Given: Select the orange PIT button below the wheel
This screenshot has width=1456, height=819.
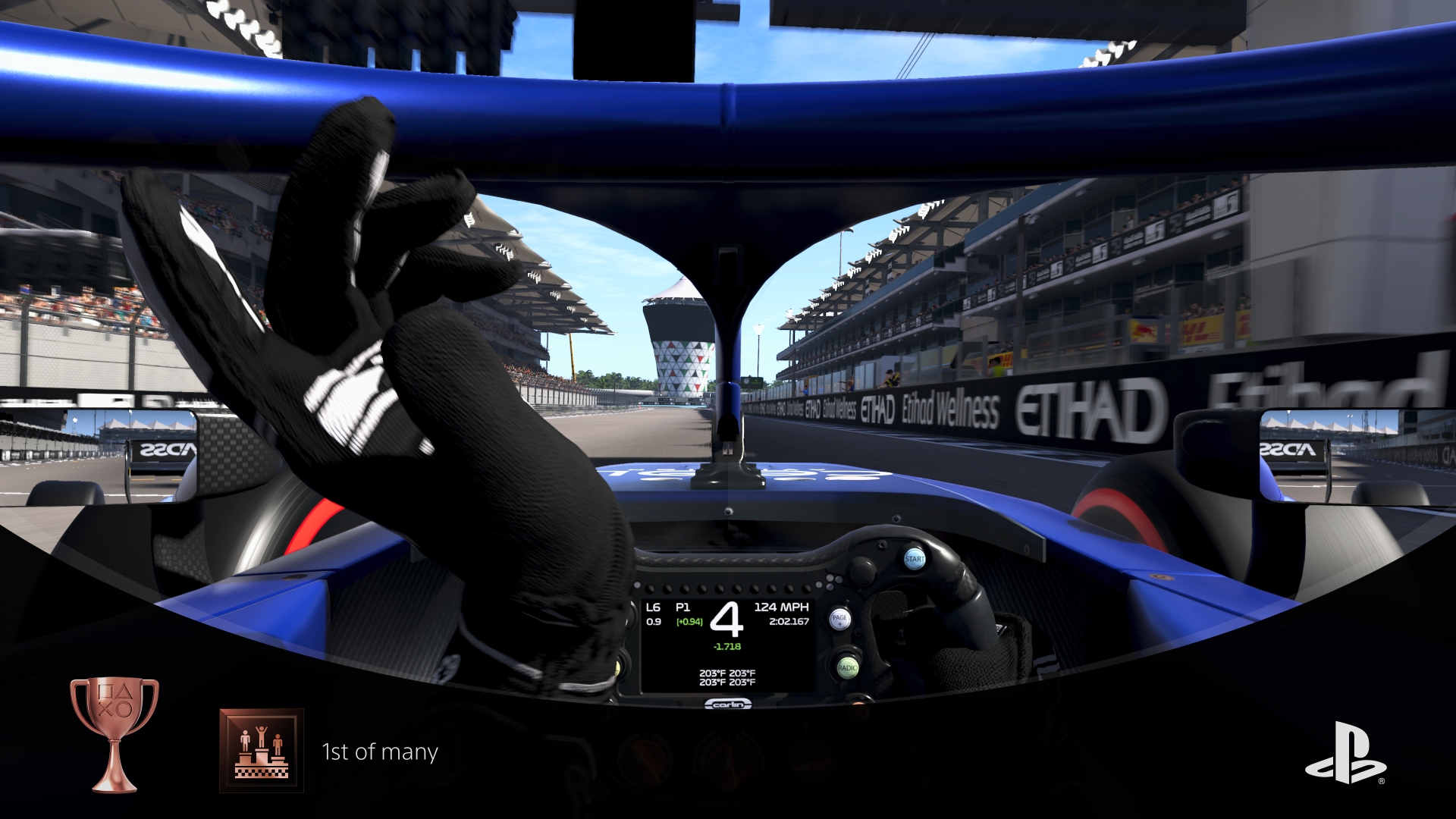Looking at the screenshot, I should (x=859, y=711).
